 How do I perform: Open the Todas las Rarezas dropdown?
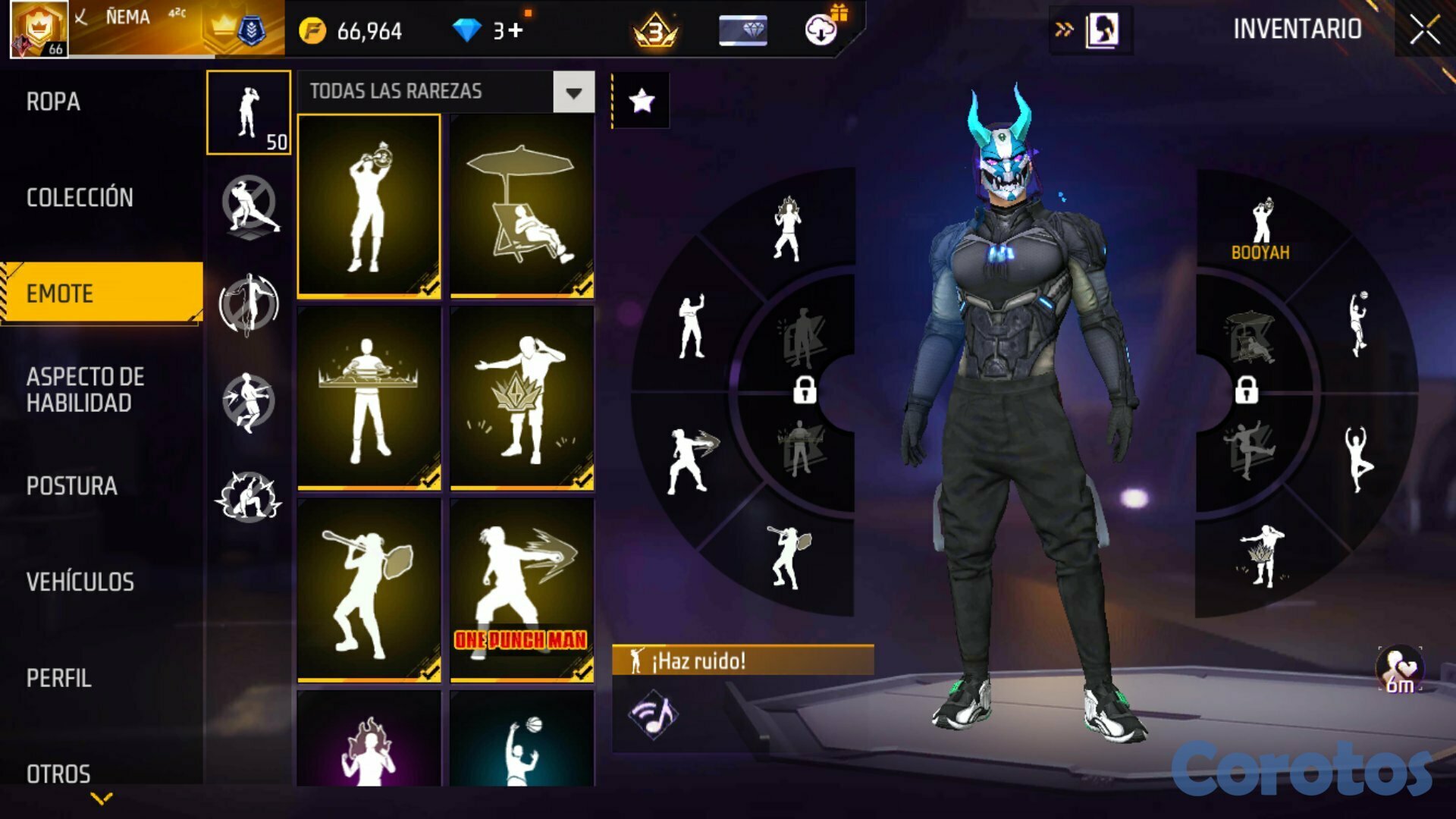click(573, 93)
